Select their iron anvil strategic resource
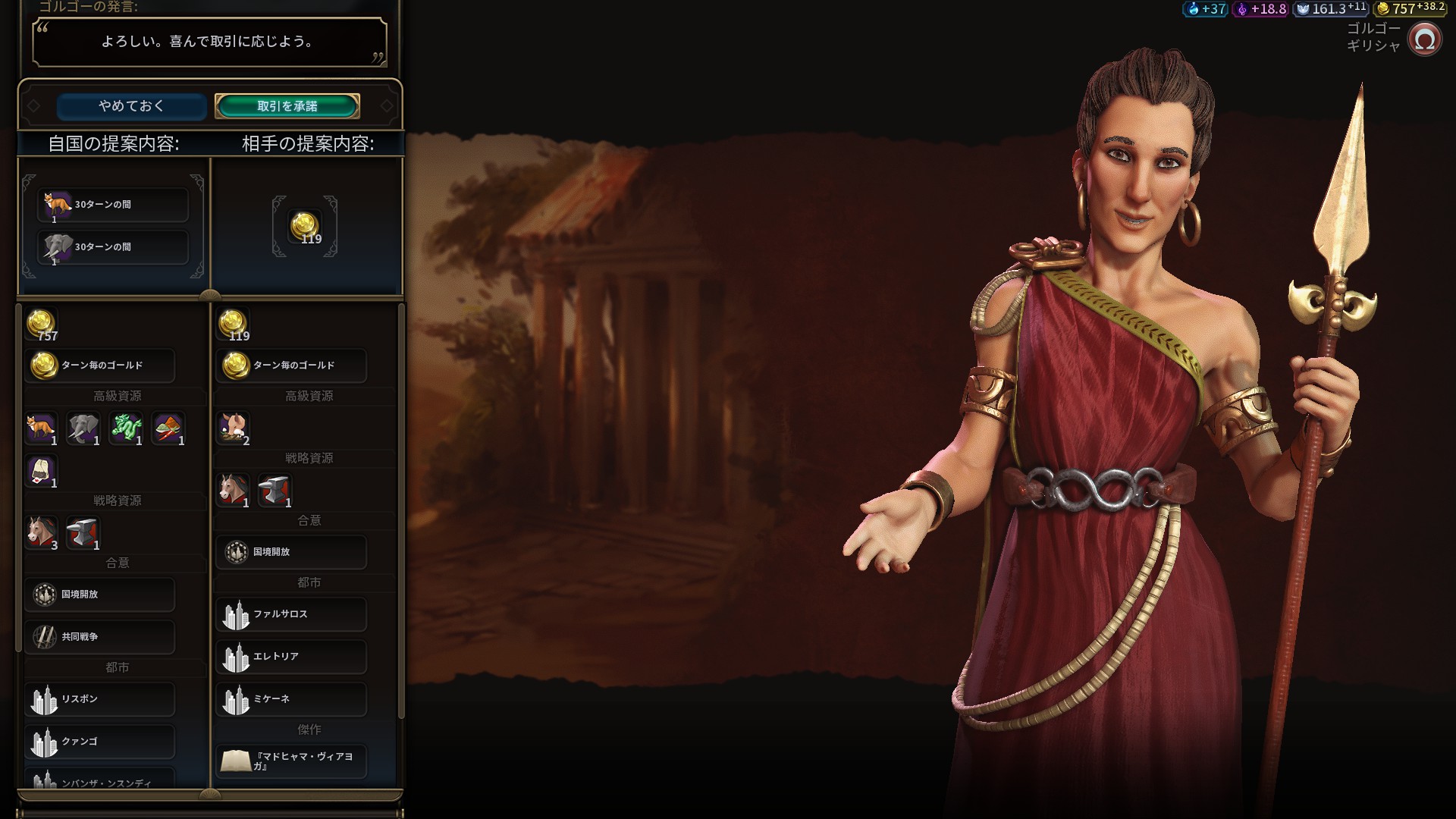1456x819 pixels. 275,490
